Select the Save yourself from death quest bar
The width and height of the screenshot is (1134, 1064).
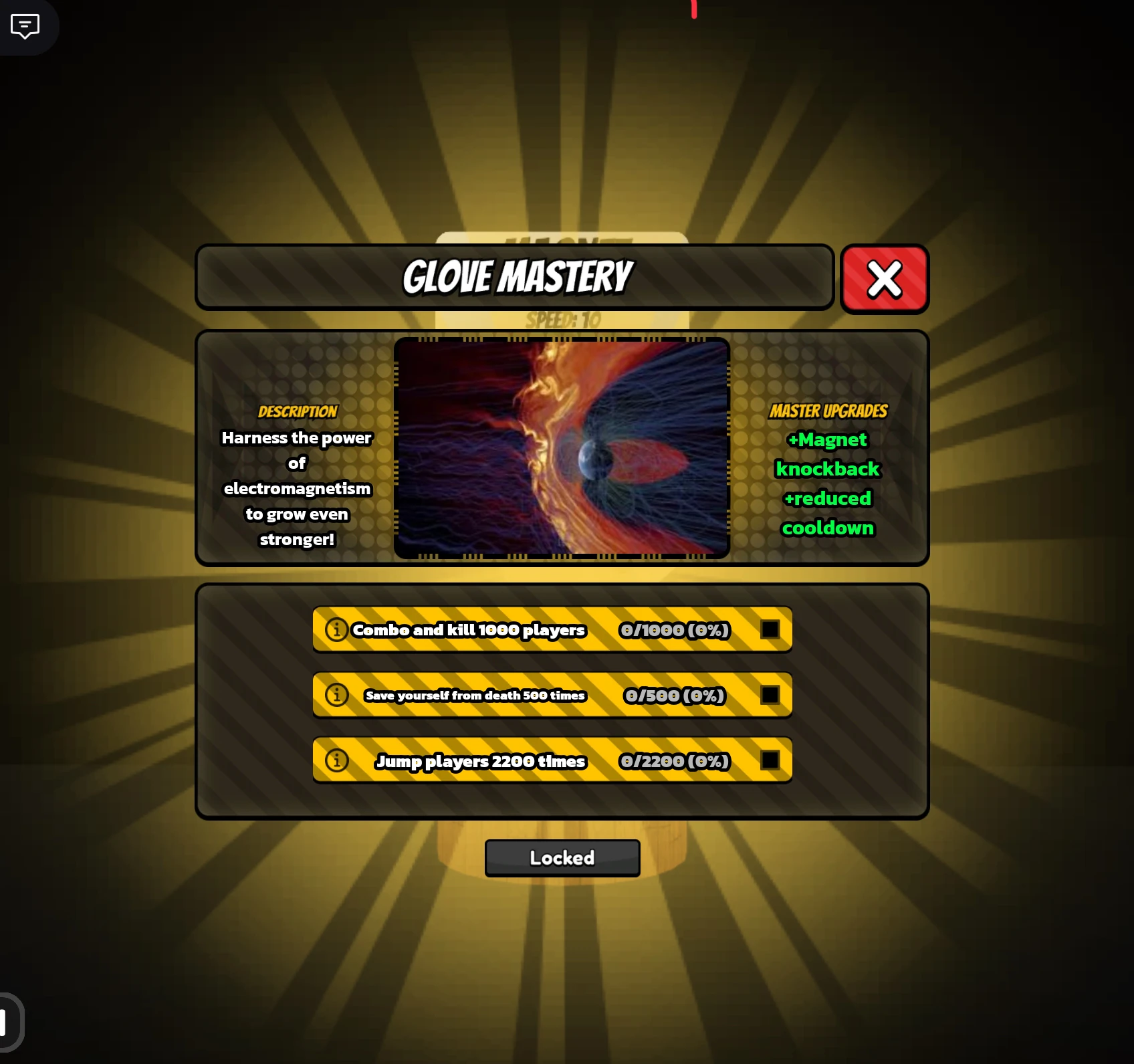tap(475, 695)
